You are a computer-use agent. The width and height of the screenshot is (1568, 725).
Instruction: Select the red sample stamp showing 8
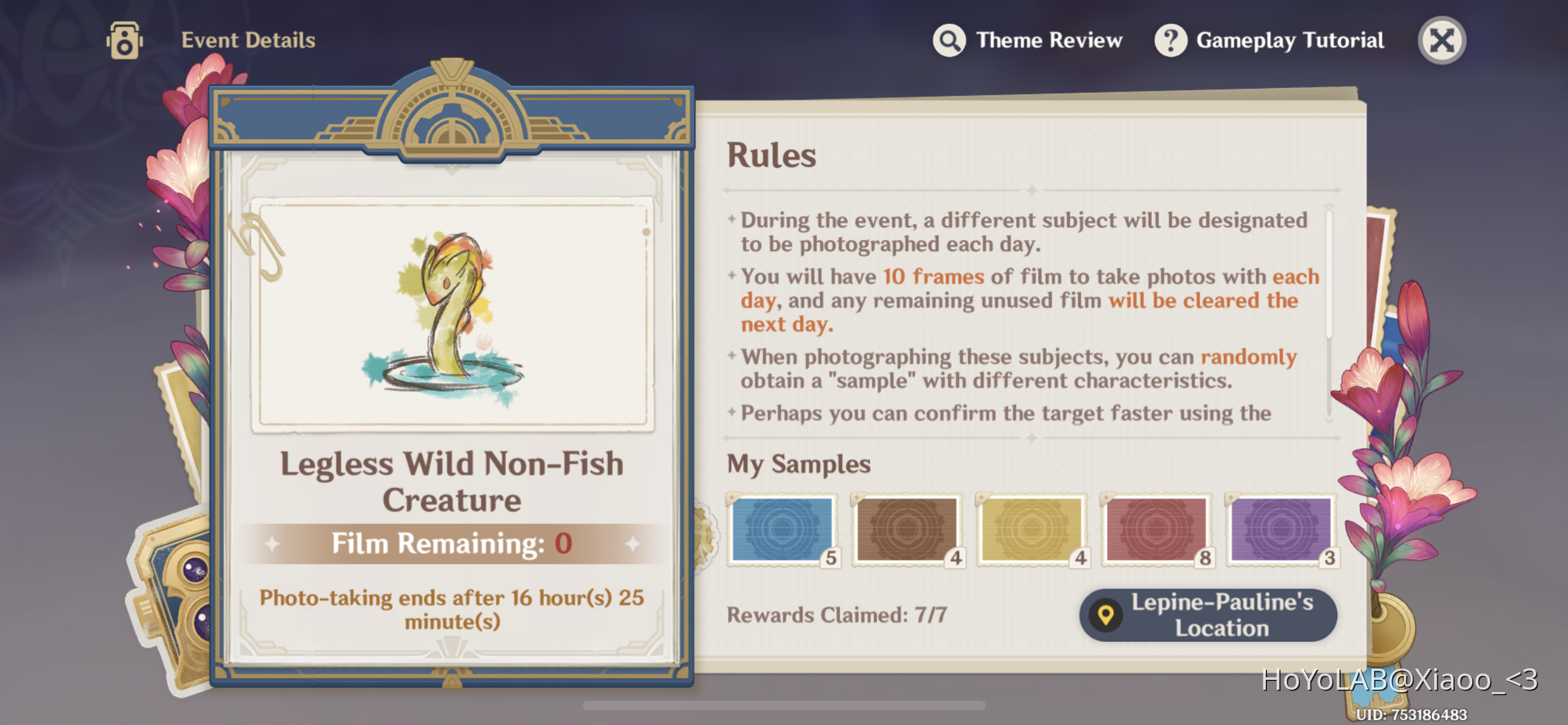click(x=1157, y=530)
